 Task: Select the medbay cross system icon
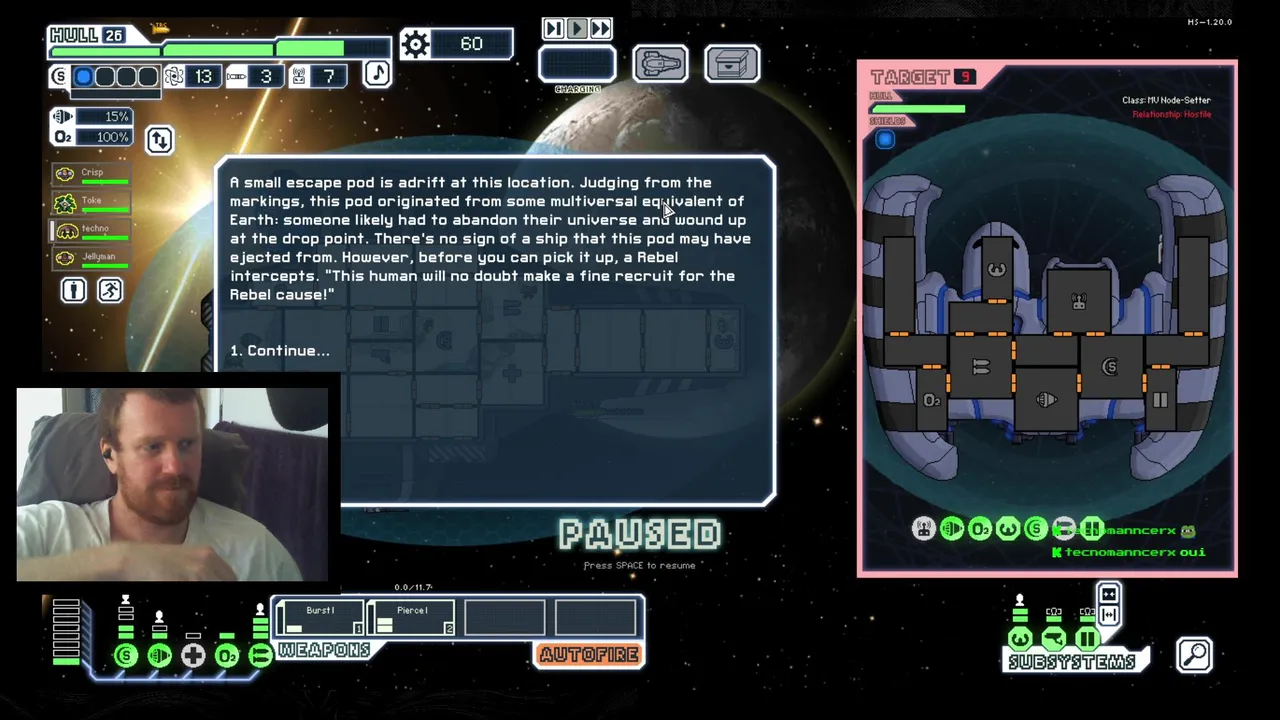coord(193,656)
